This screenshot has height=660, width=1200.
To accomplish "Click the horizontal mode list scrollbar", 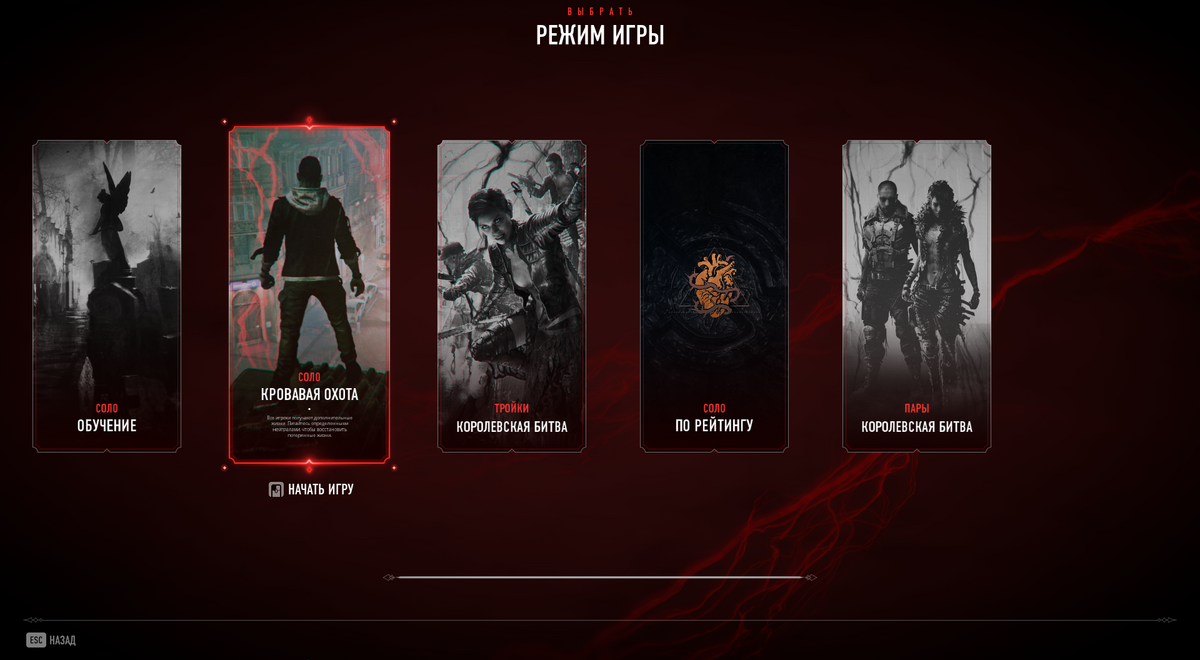I will pyautogui.click(x=600, y=577).
